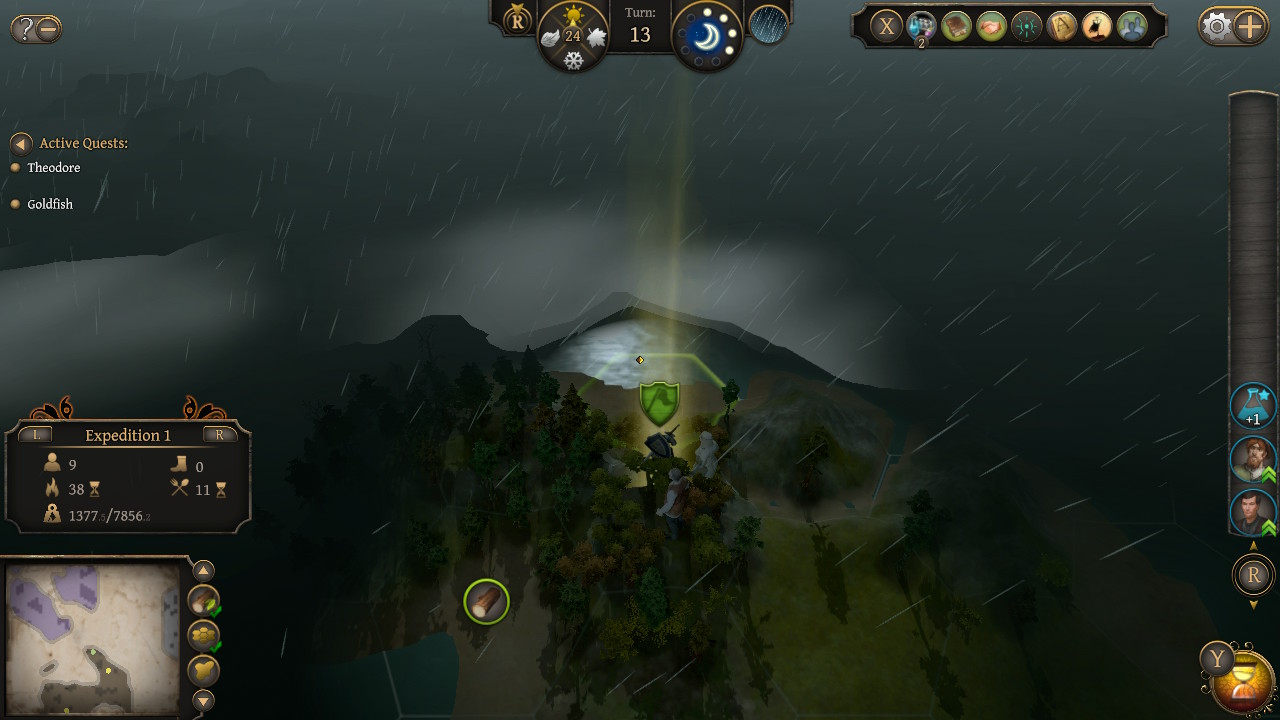This screenshot has width=1280, height=720.
Task: Select the wood pile gathering marker on the map
Action: point(486,601)
